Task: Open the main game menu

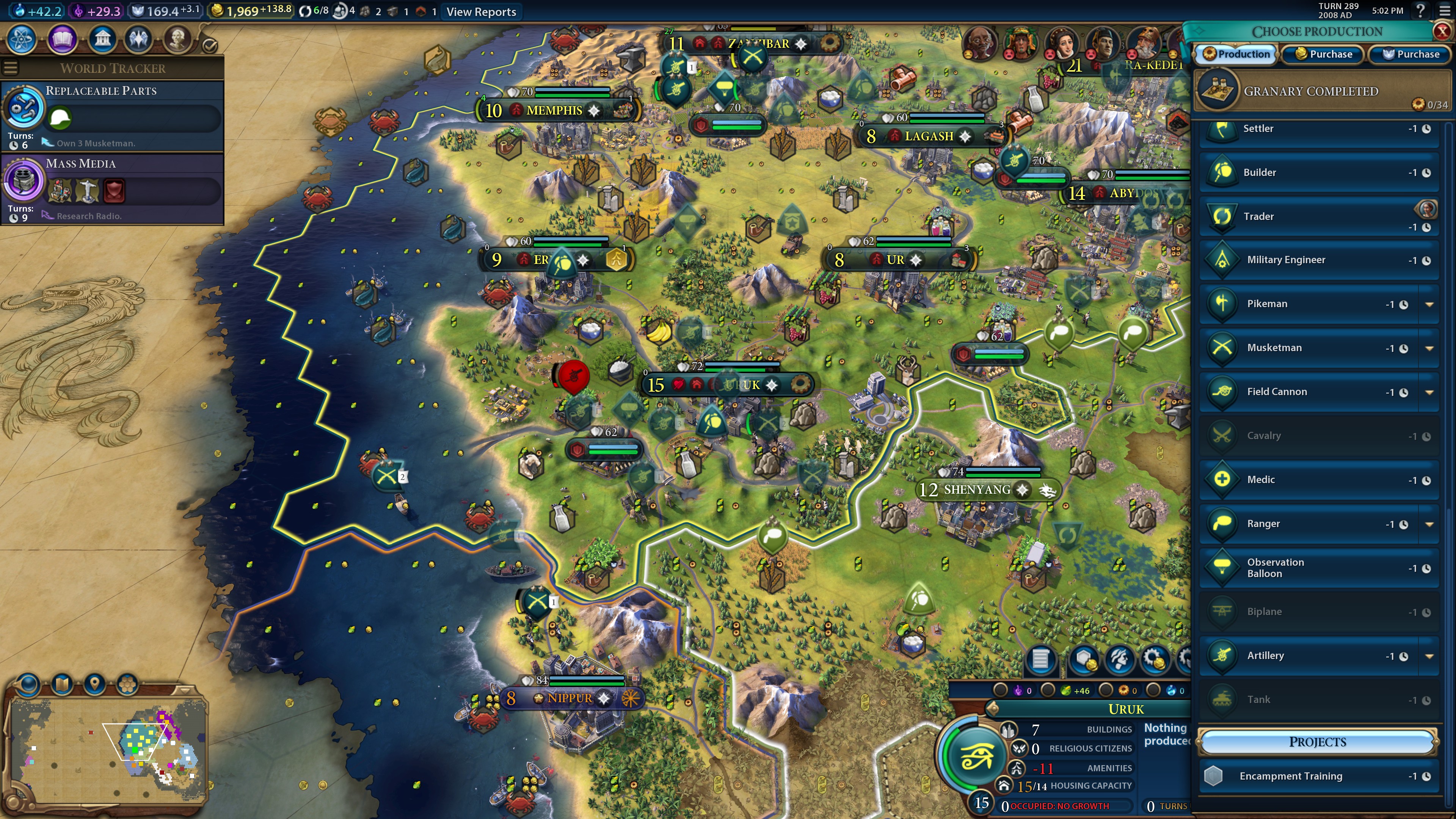Action: click(x=1445, y=10)
